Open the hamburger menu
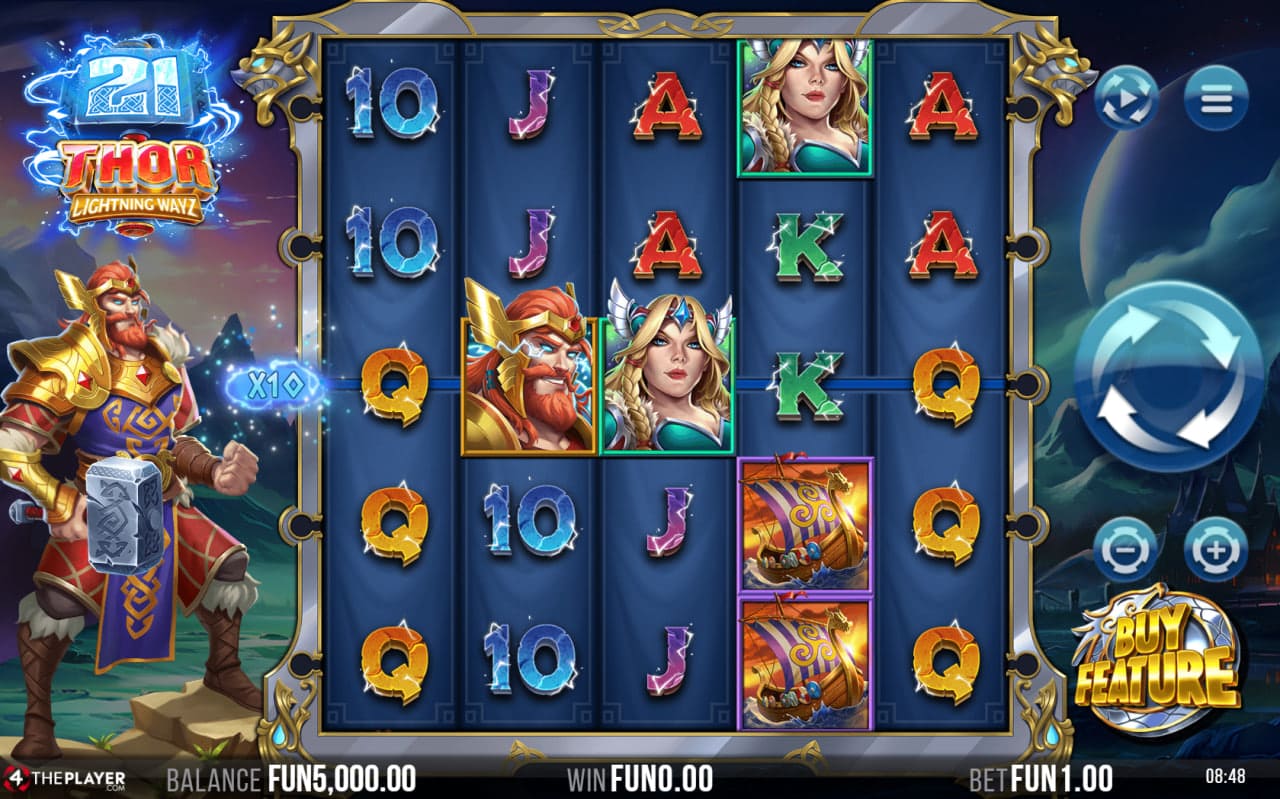This screenshot has height=799, width=1280. coord(1216,98)
